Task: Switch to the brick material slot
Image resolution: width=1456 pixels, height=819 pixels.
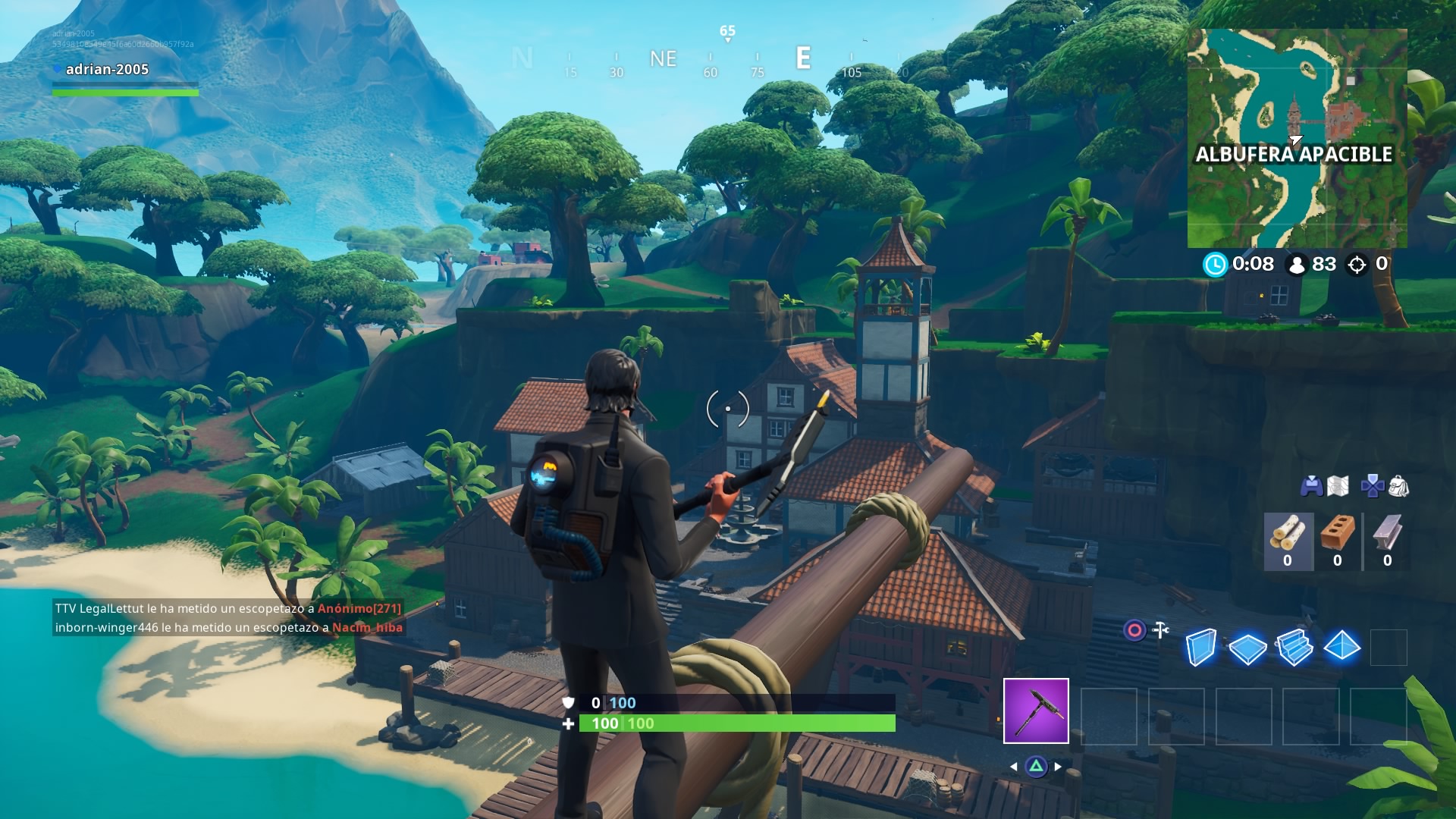Action: pos(1338,541)
